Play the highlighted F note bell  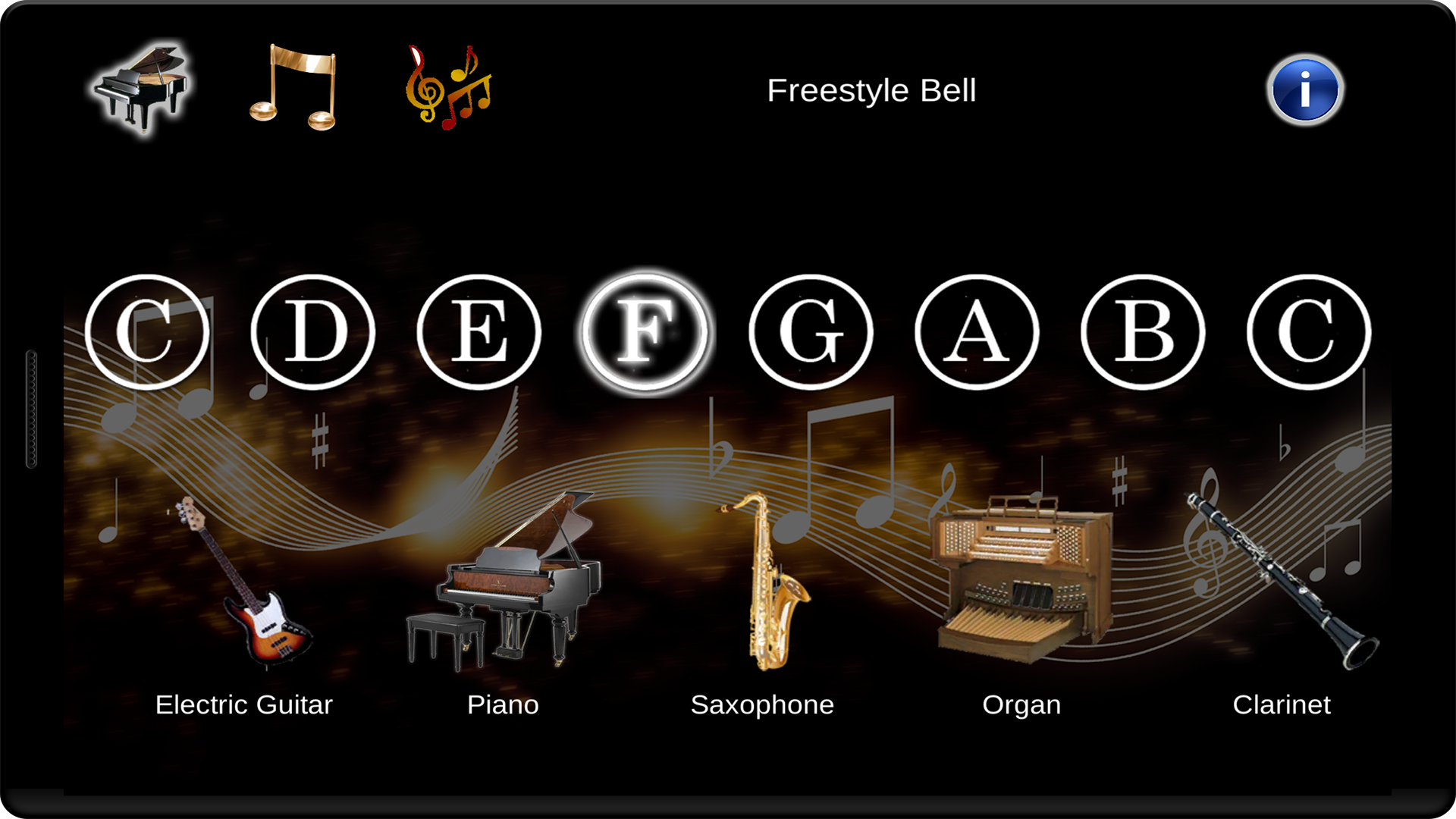645,330
